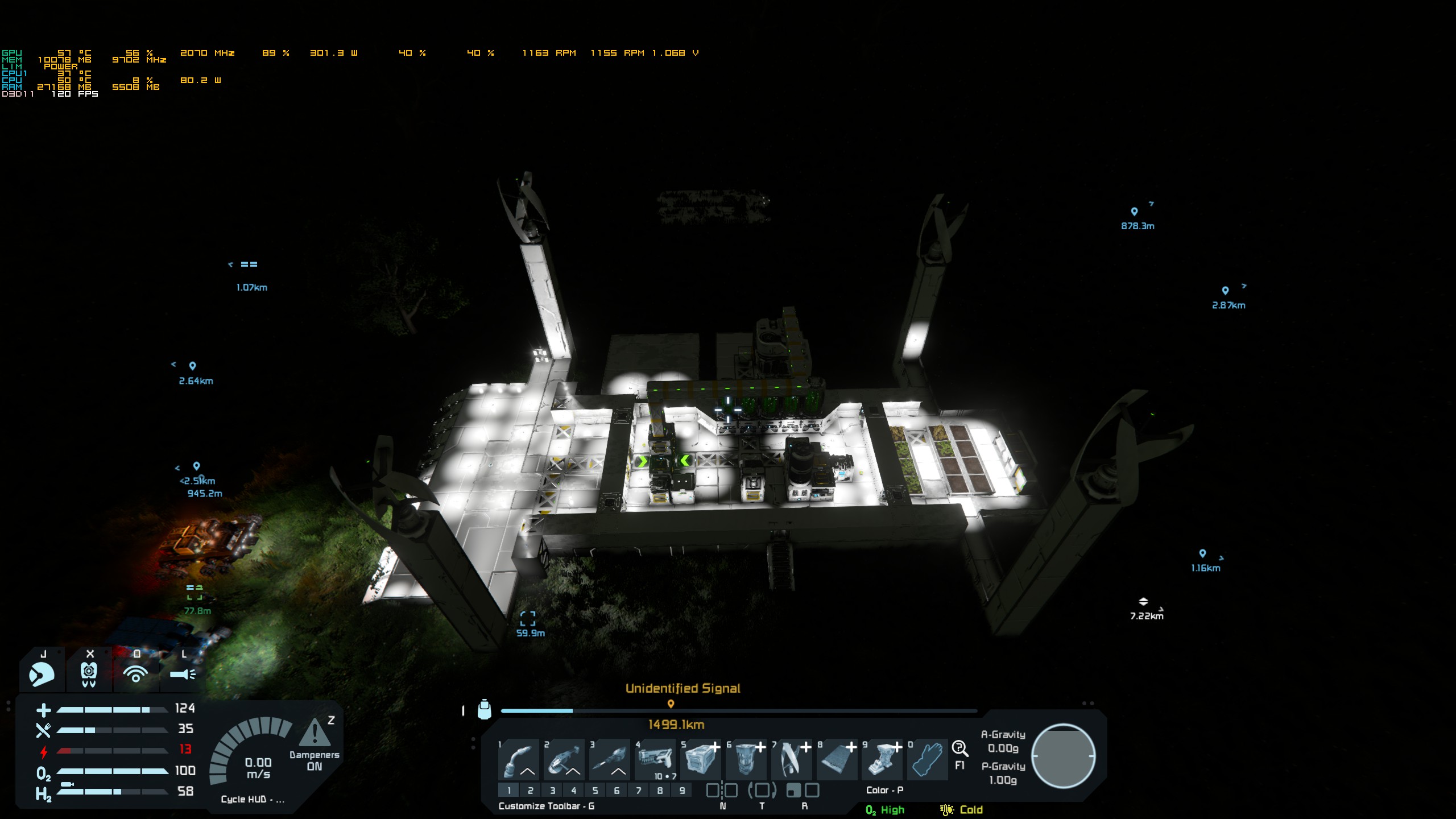1456x819 pixels.
Task: Toggle the flashlight icon
Action: click(x=183, y=675)
